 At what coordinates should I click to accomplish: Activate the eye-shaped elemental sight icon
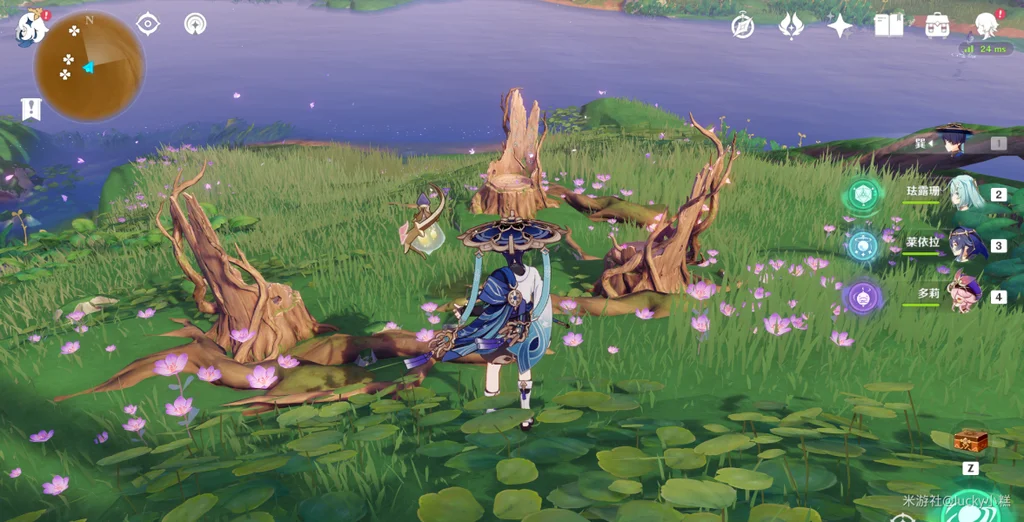coord(148,24)
